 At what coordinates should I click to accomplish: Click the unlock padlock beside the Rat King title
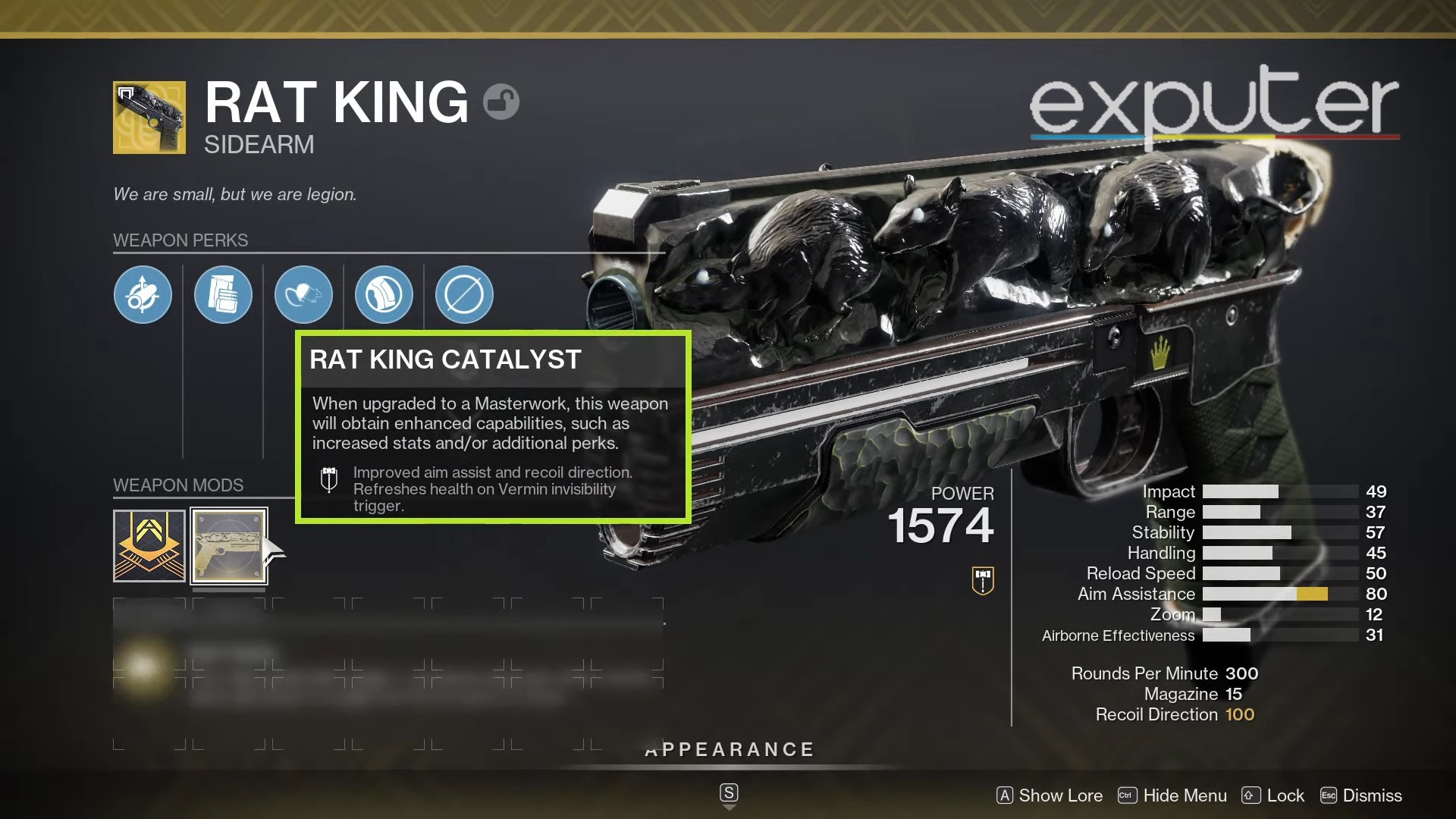click(502, 101)
